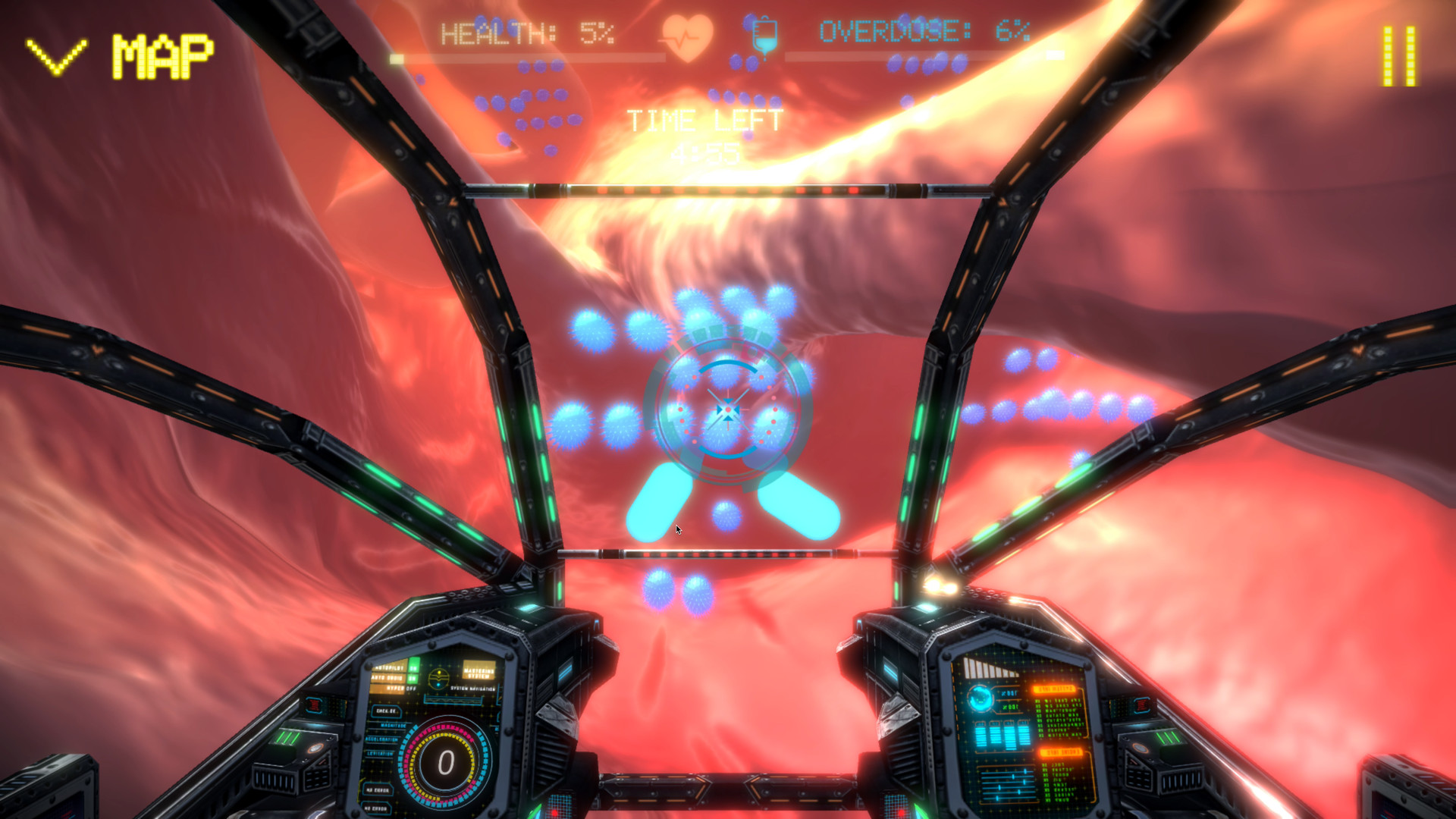Switch AUTO DROID to off
This screenshot has width=1456, height=819.
pos(412,679)
